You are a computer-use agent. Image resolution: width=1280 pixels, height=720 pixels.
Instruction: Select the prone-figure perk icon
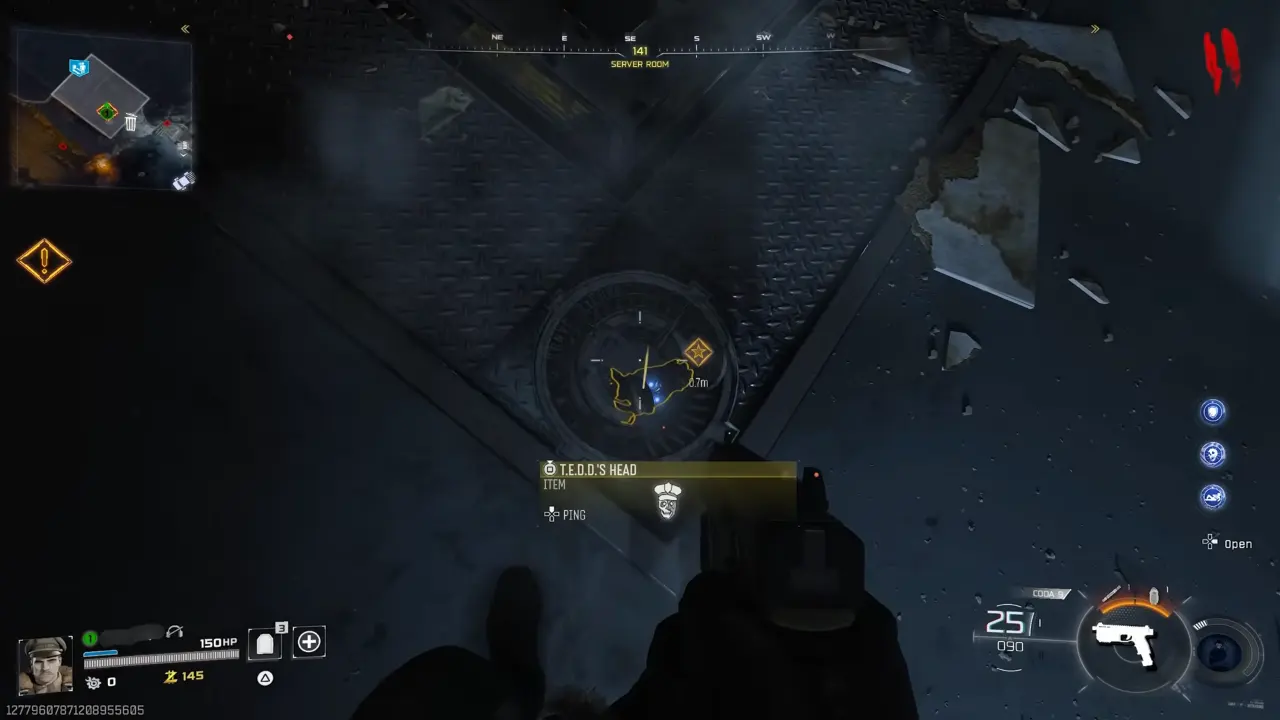pyautogui.click(x=1213, y=497)
